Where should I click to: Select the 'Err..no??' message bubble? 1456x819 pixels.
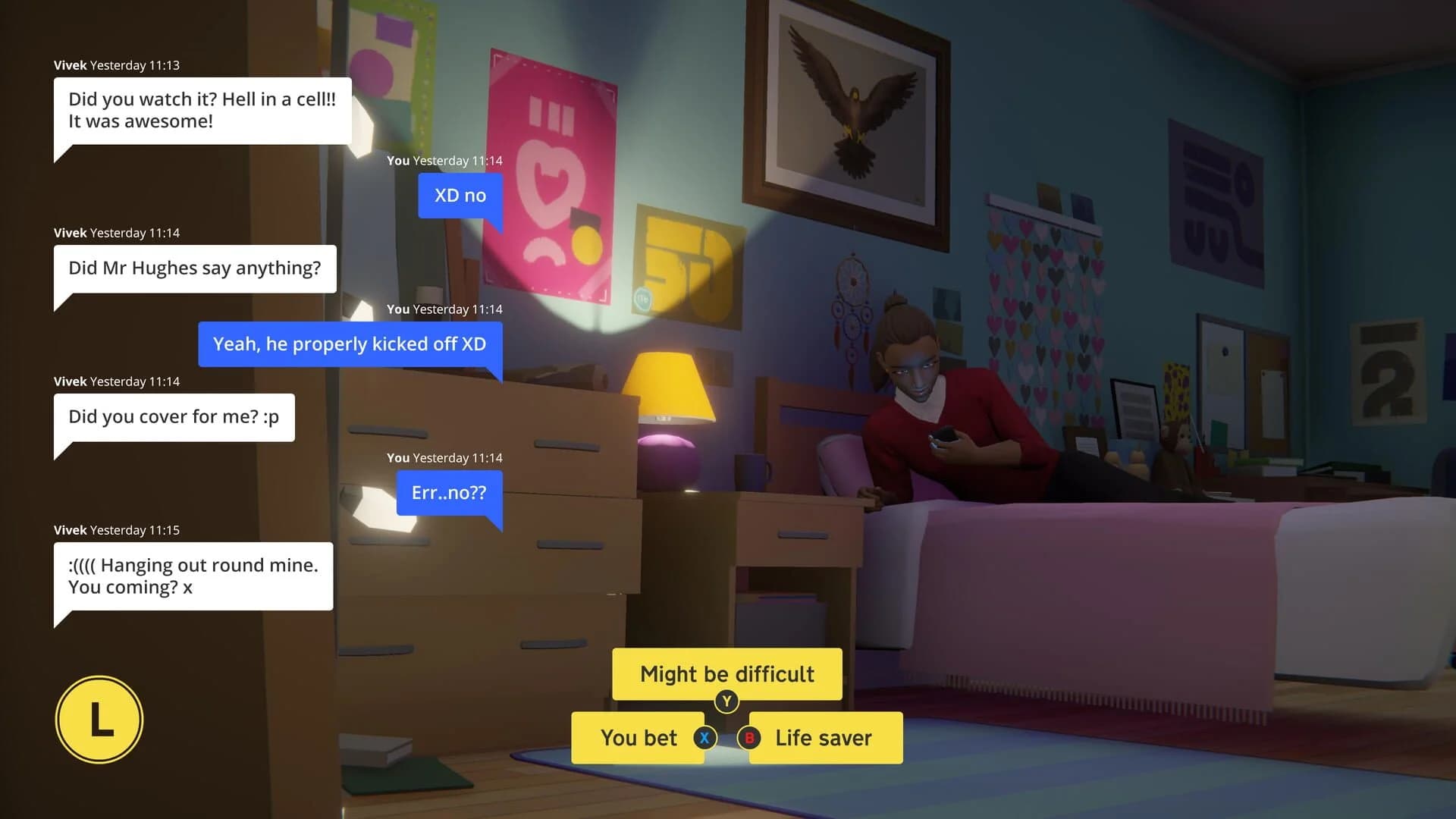pyautogui.click(x=448, y=492)
